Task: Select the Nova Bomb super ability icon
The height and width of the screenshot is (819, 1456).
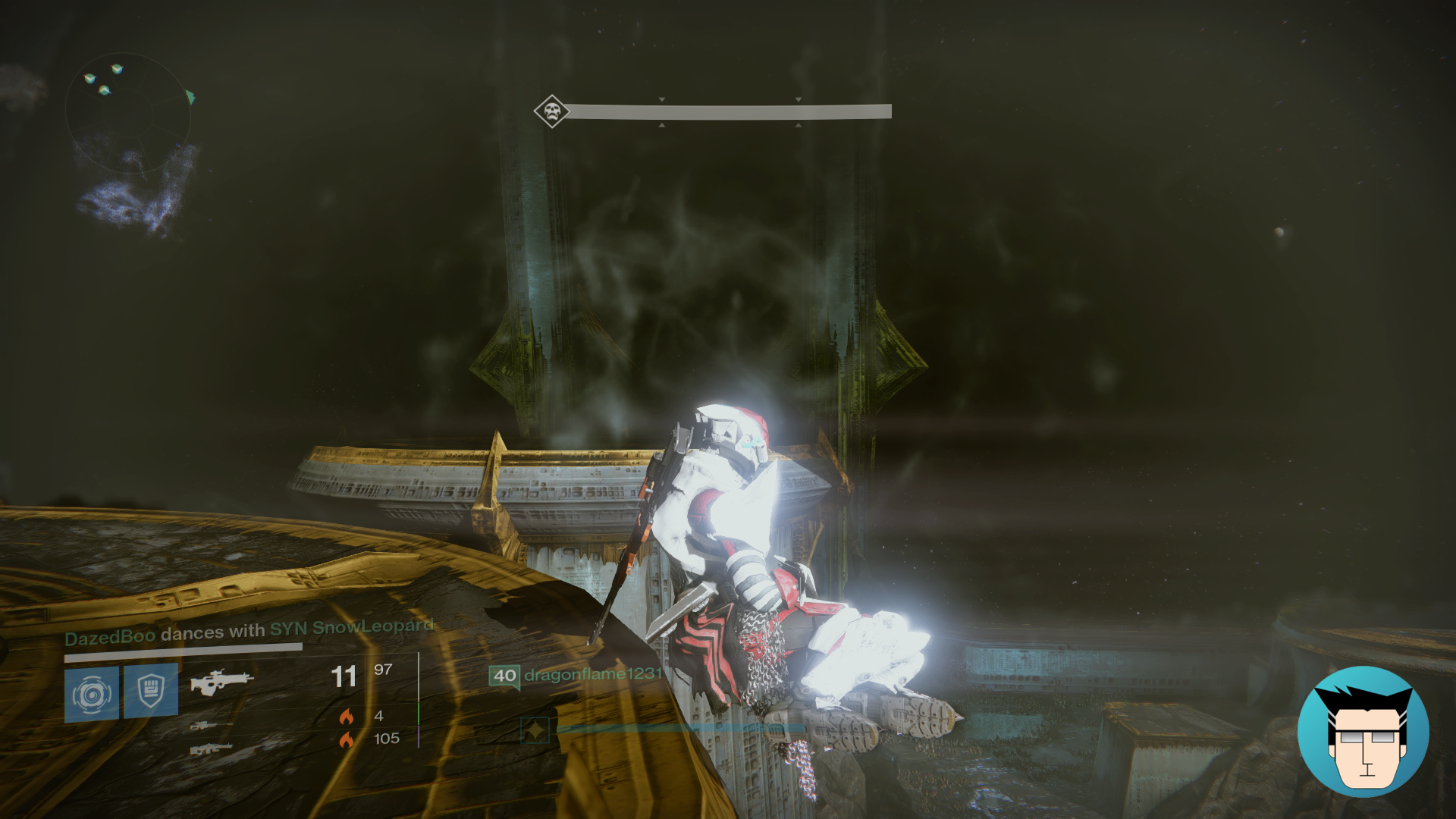Action: (x=93, y=692)
